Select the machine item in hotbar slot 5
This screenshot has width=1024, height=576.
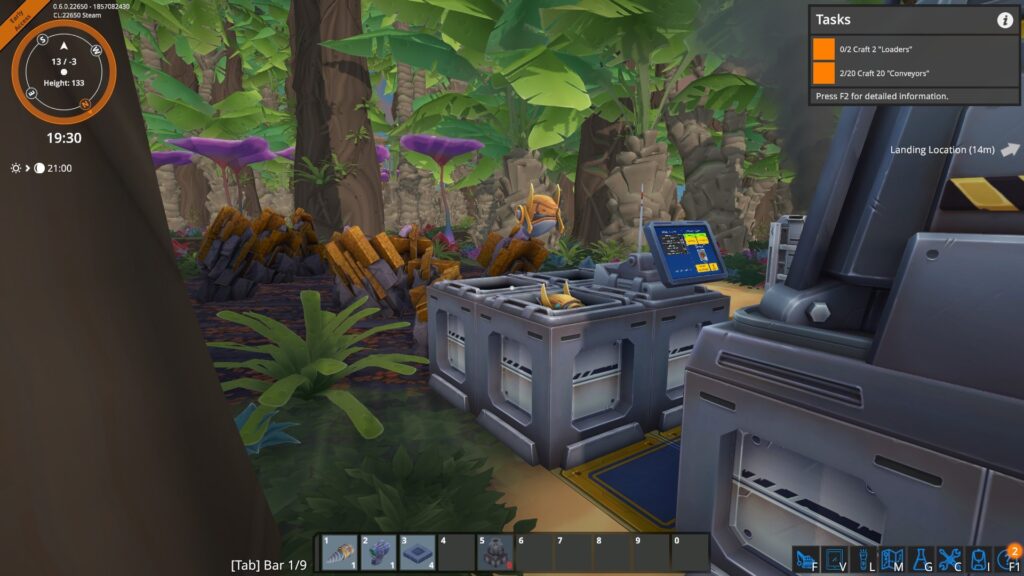coord(494,553)
